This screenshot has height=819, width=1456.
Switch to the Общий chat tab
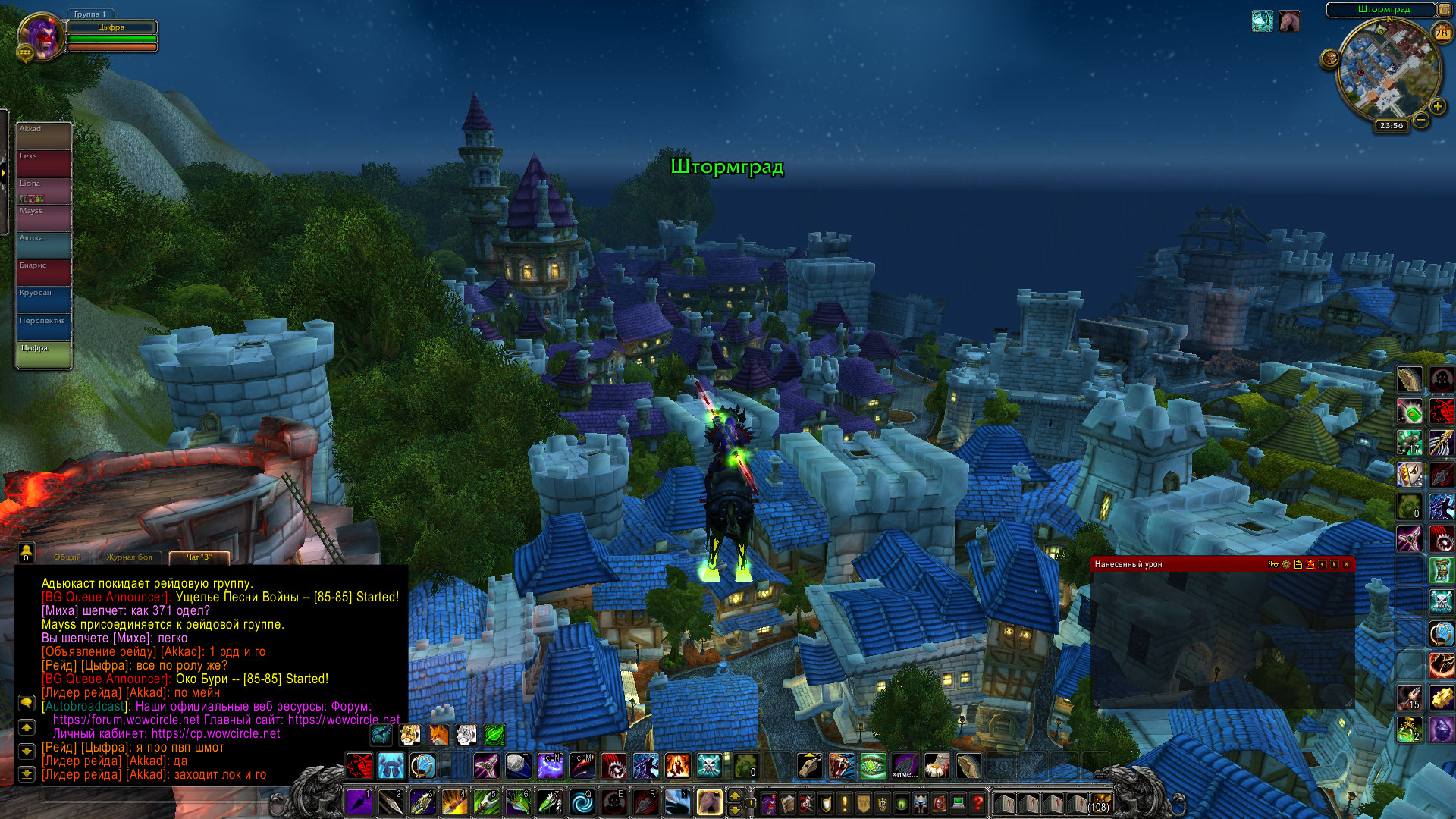pos(67,557)
